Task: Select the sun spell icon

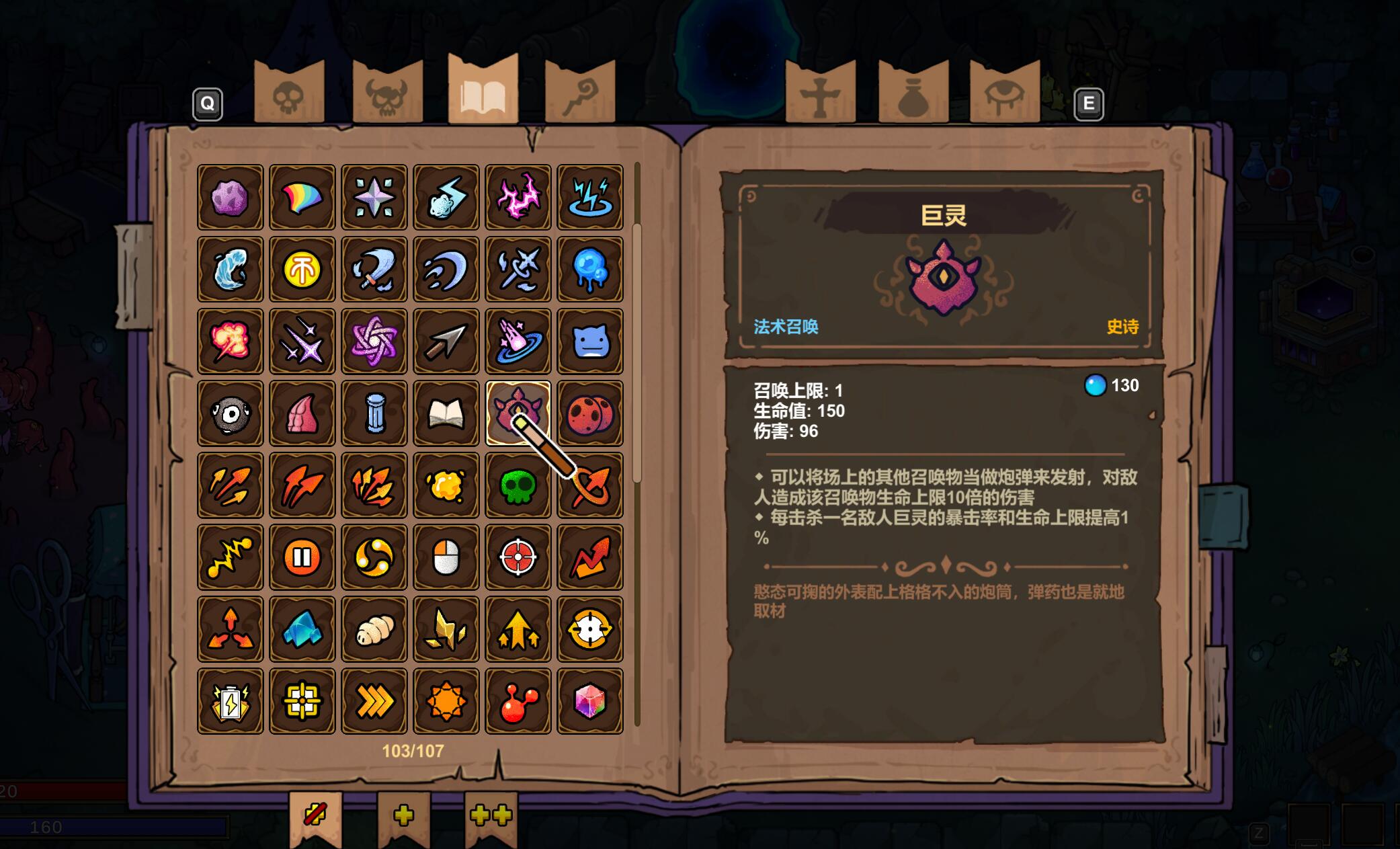Action: pos(446,700)
